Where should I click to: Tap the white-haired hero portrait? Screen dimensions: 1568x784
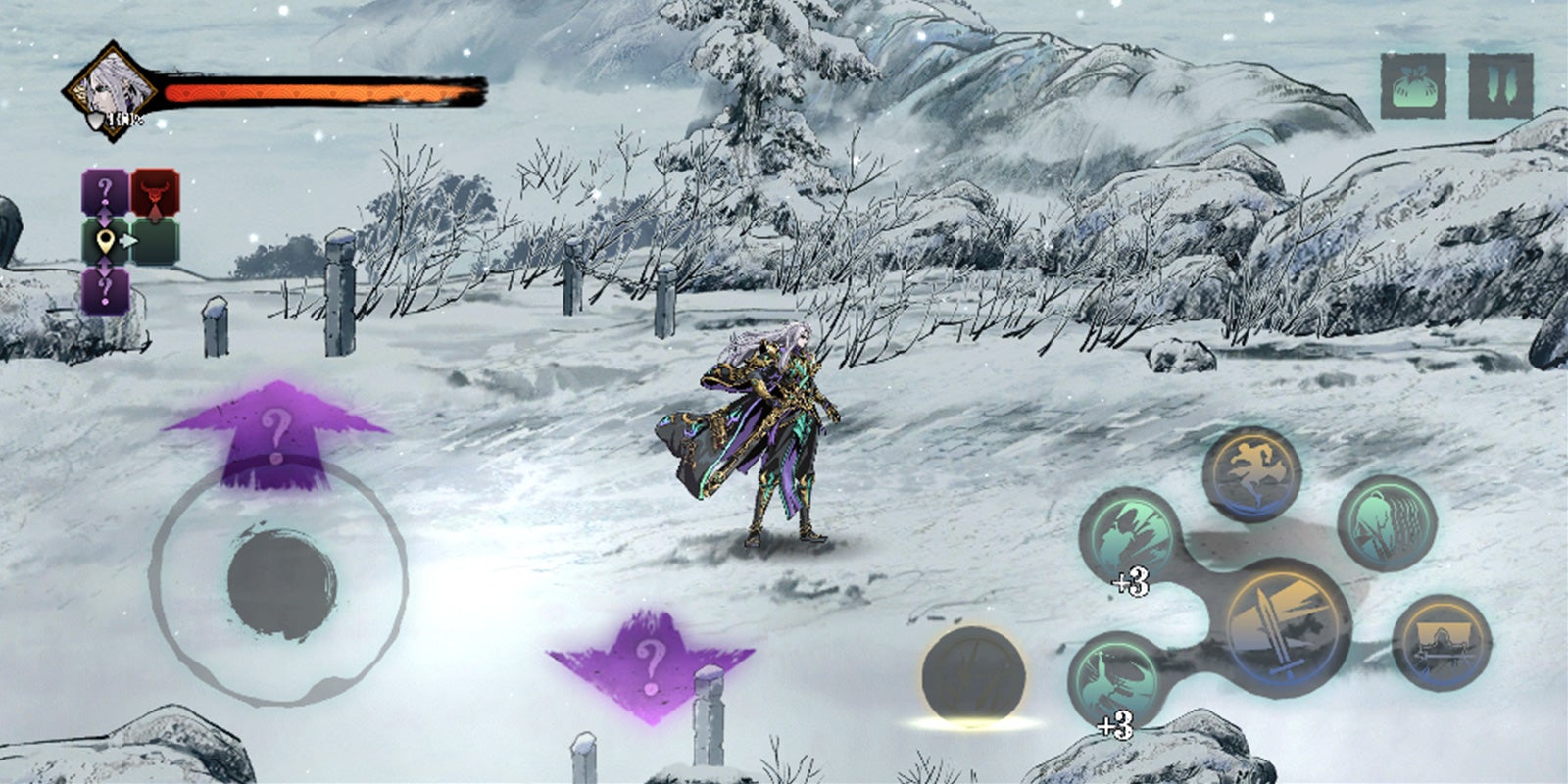pyautogui.click(x=111, y=91)
